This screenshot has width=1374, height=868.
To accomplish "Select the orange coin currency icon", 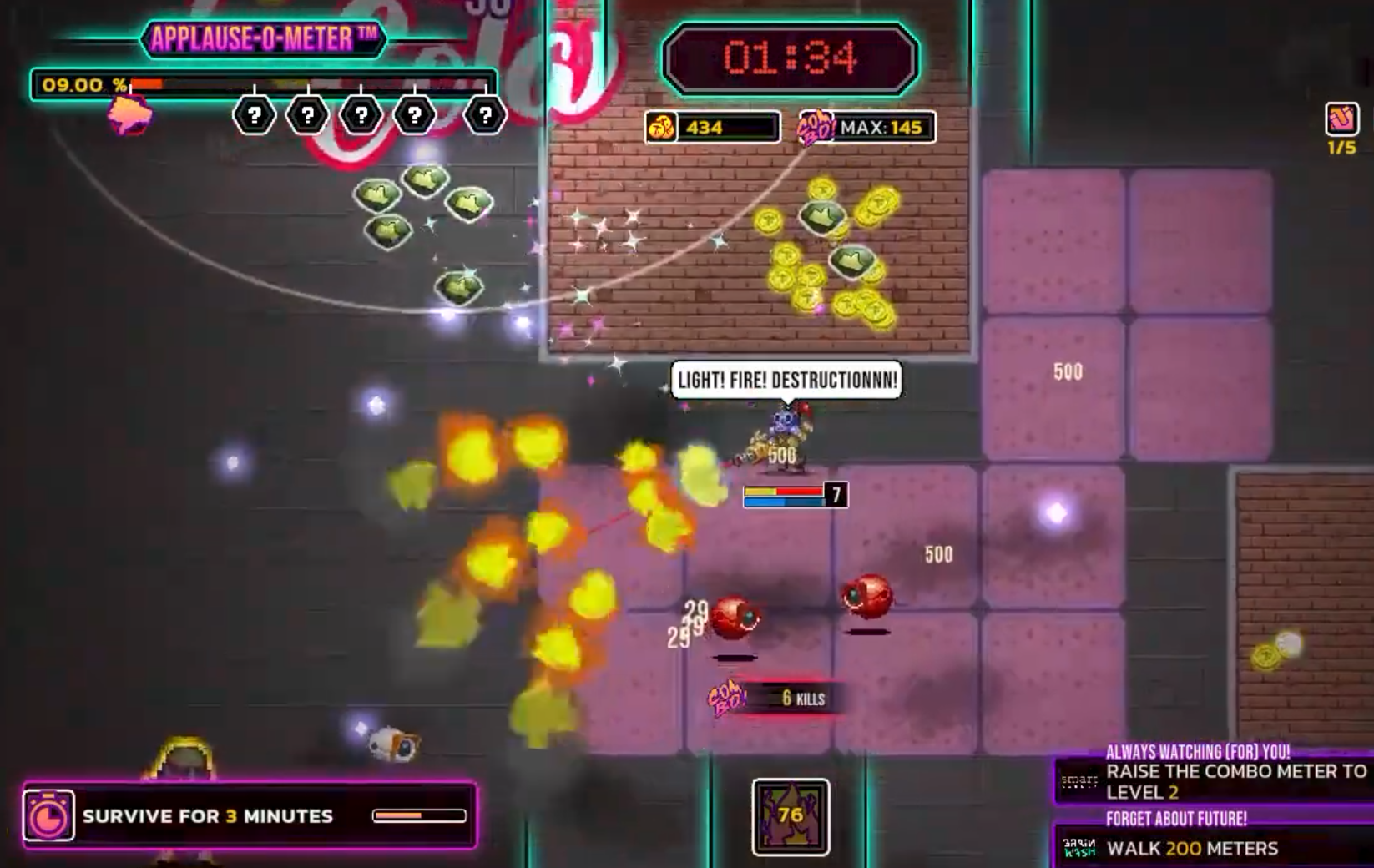I will 663,128.
